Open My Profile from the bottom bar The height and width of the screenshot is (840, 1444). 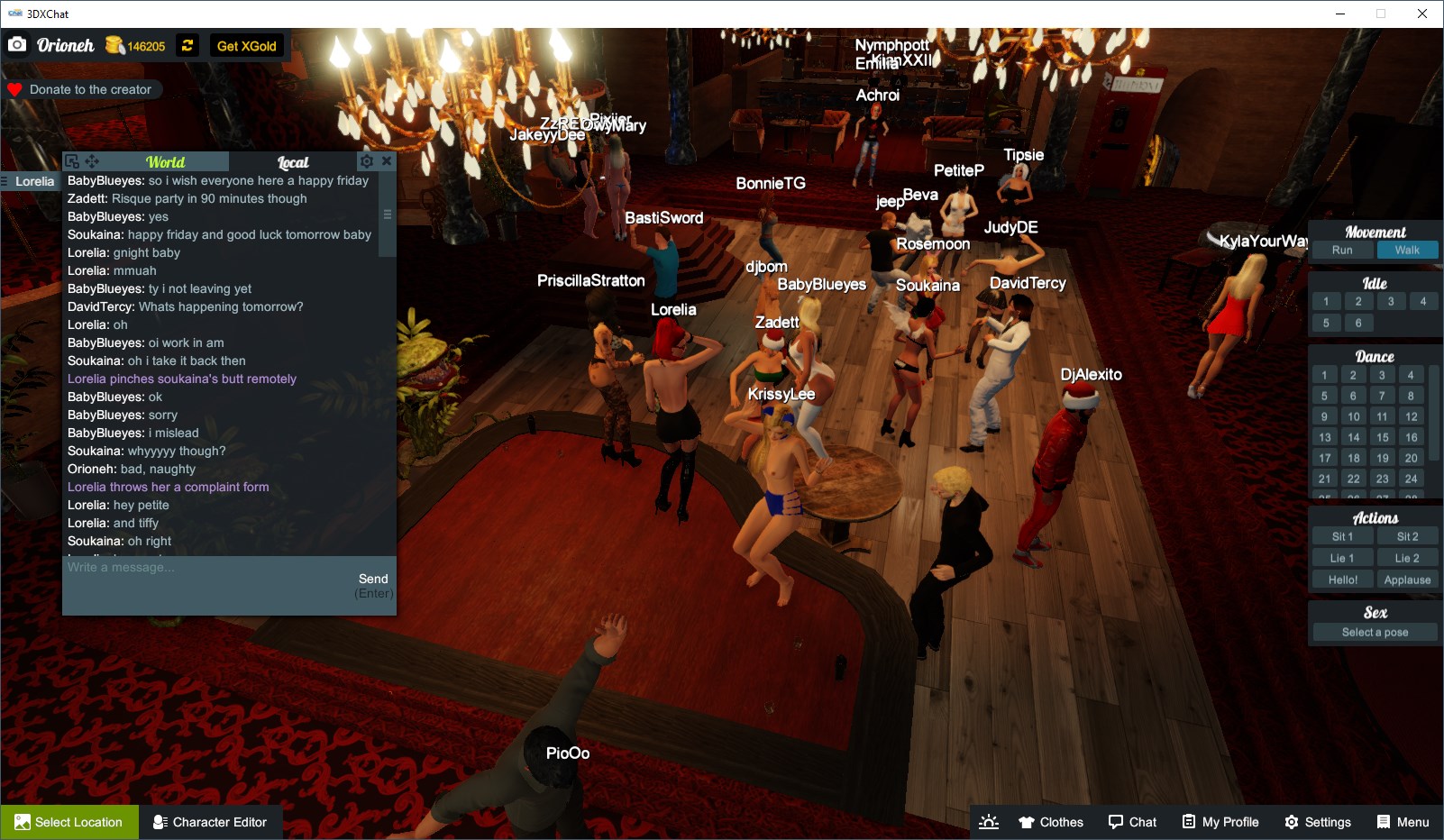[1220, 821]
